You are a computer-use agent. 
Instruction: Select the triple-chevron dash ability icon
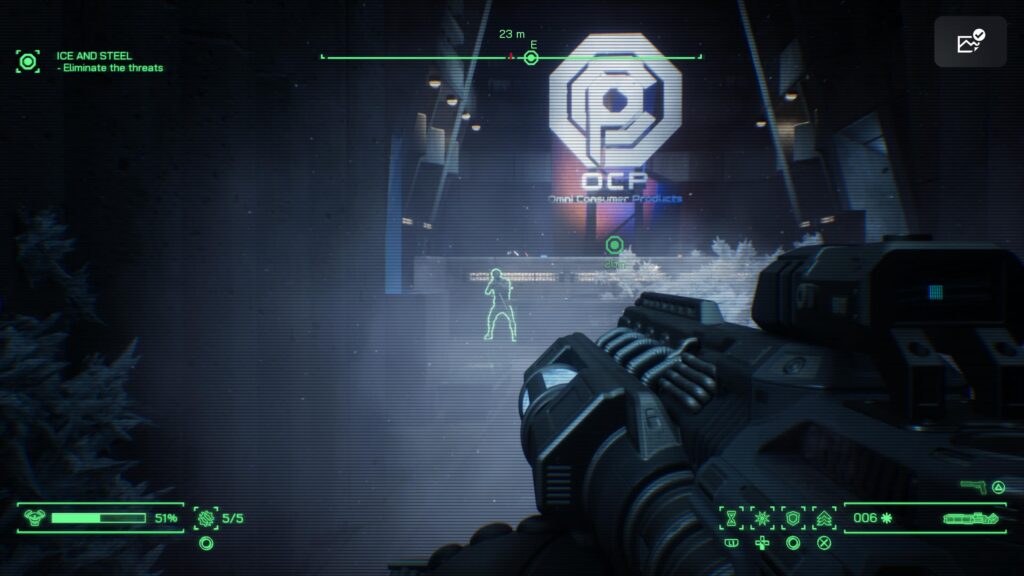[824, 518]
